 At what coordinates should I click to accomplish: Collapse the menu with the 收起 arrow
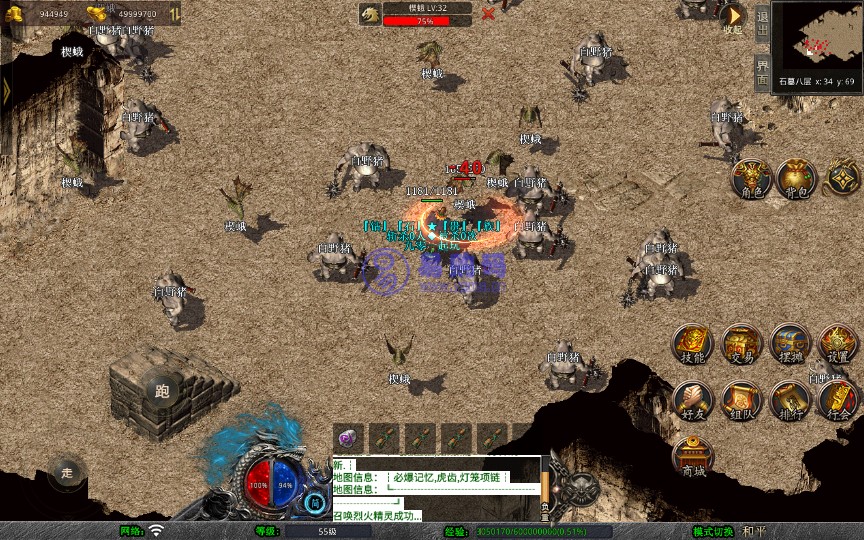click(733, 17)
